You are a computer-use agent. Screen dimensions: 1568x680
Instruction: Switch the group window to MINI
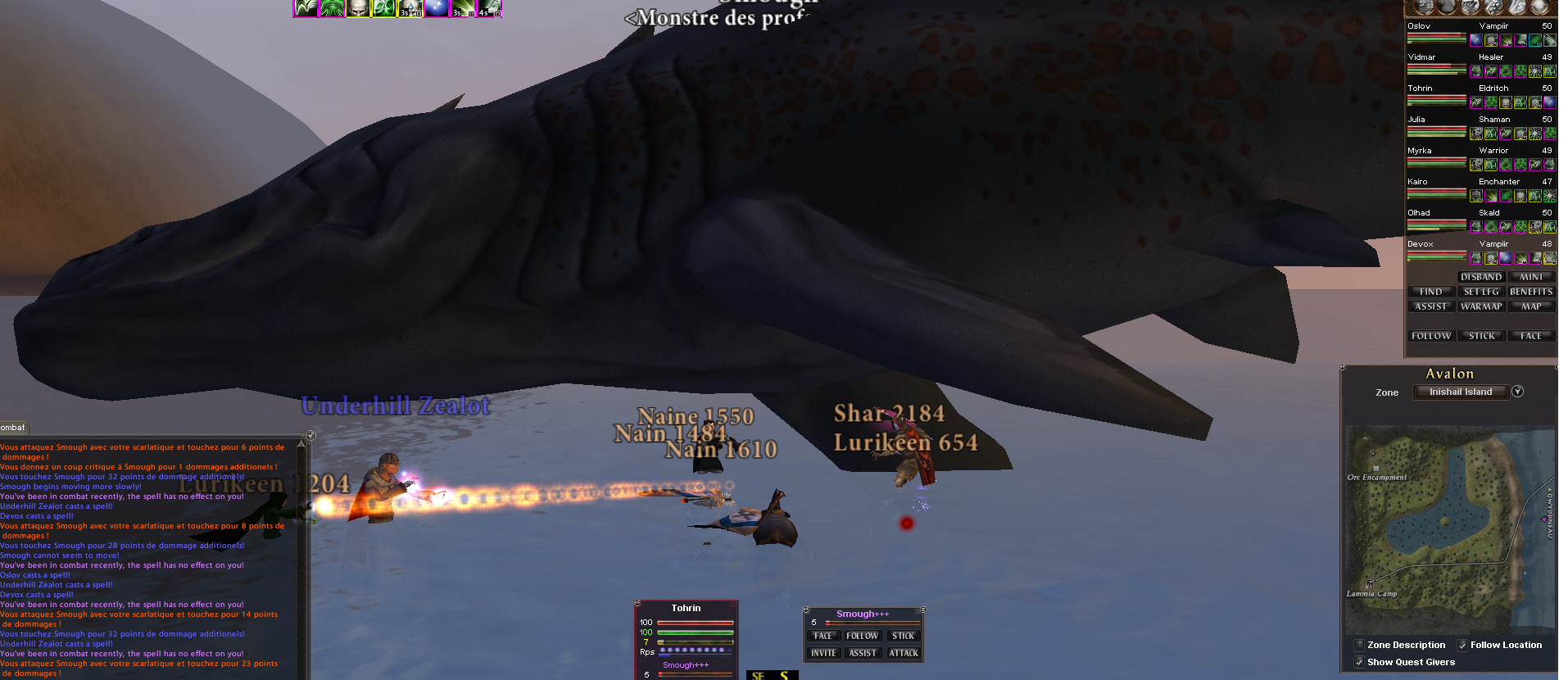[x=1531, y=277]
